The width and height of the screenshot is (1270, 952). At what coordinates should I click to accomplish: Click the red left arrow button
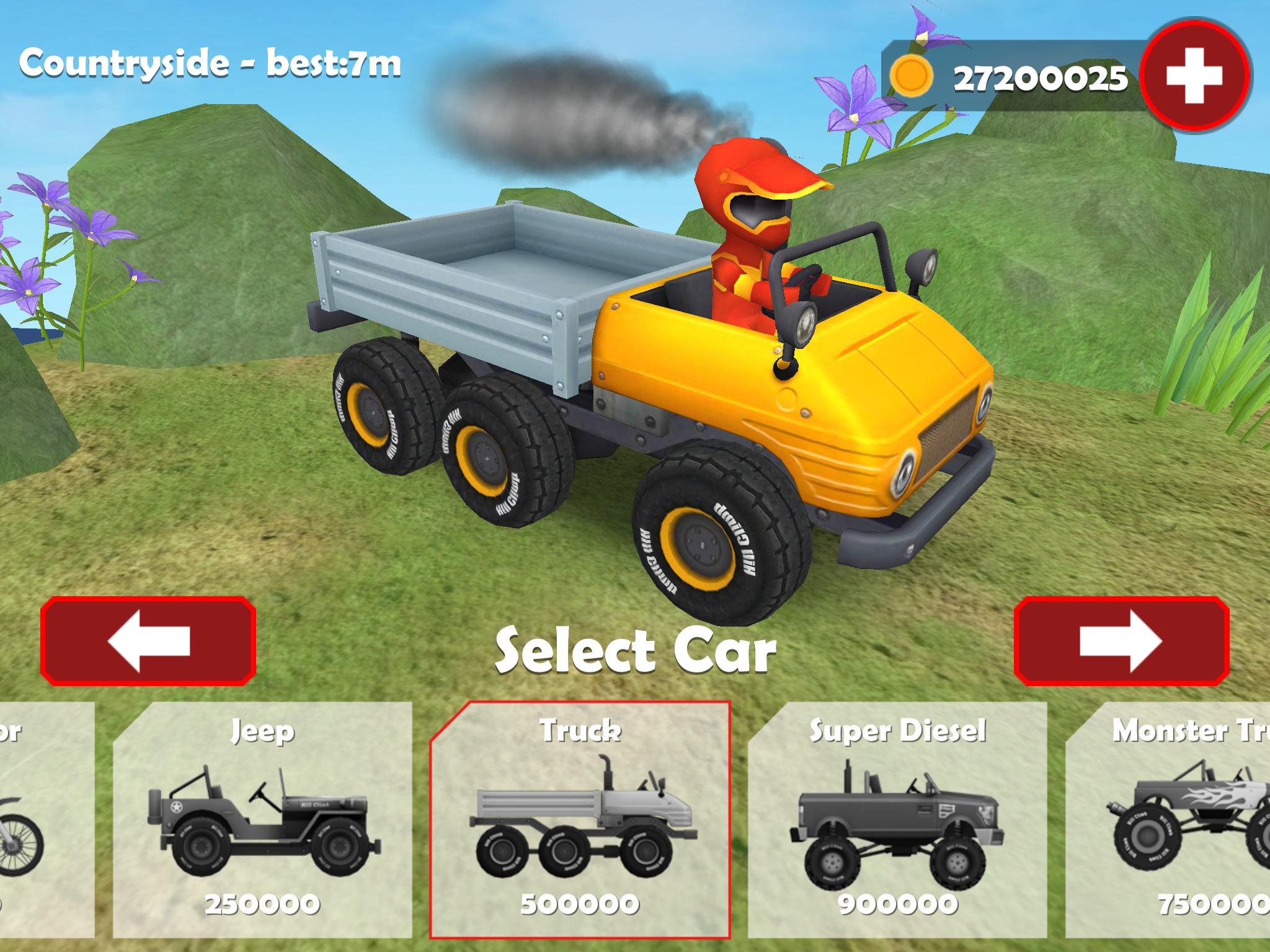tap(148, 641)
